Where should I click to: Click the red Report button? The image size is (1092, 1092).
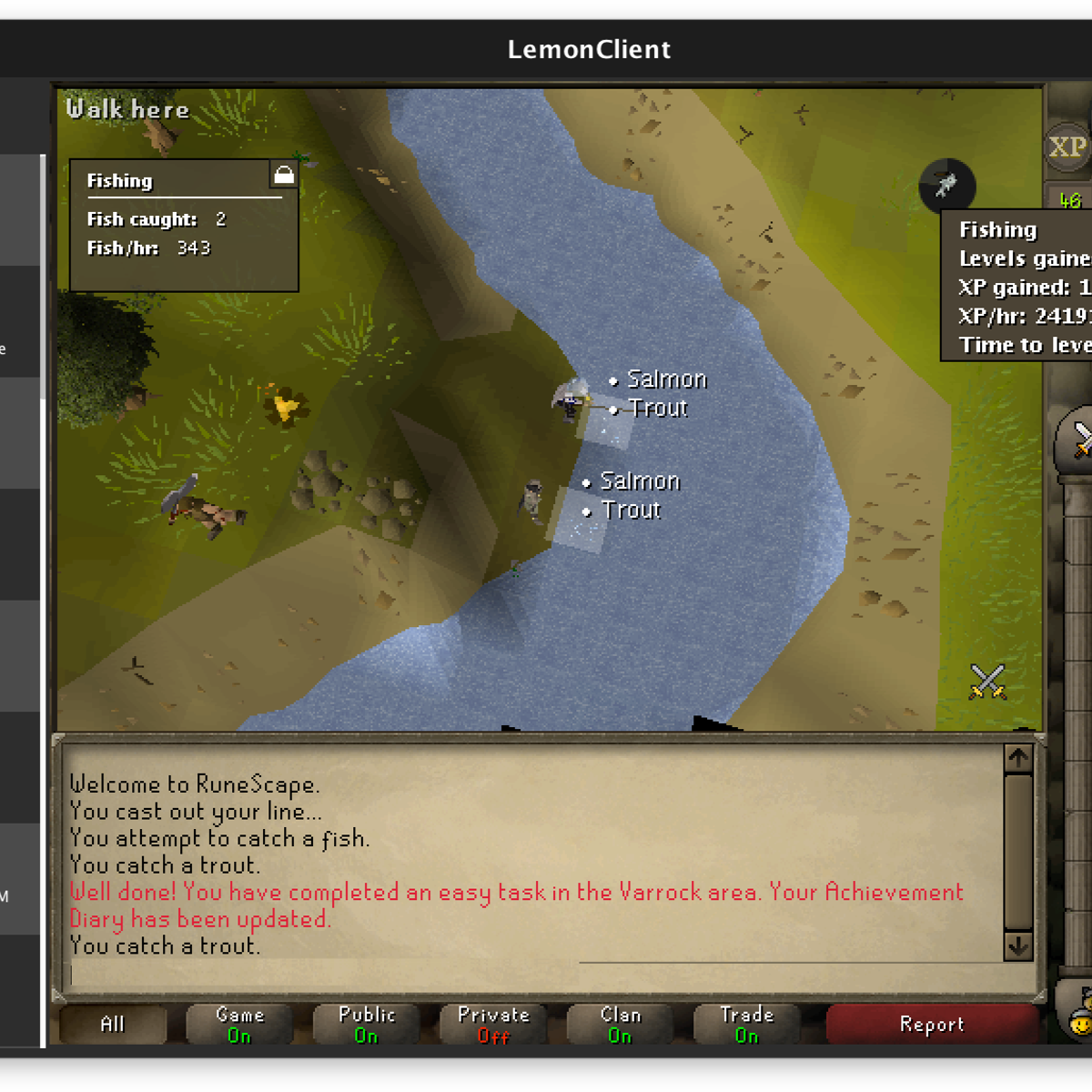[931, 1025]
